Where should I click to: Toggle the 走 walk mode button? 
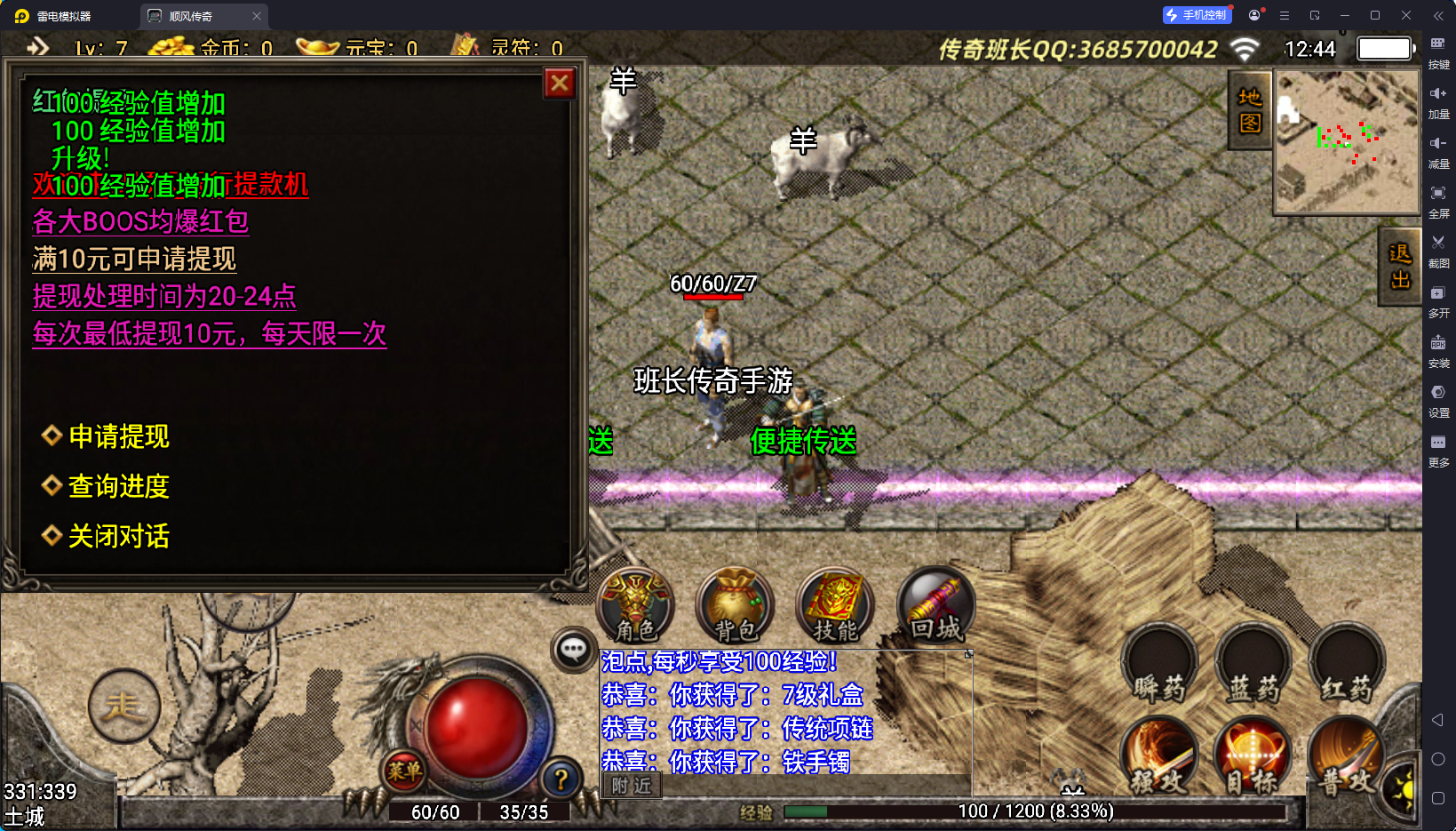tap(124, 707)
